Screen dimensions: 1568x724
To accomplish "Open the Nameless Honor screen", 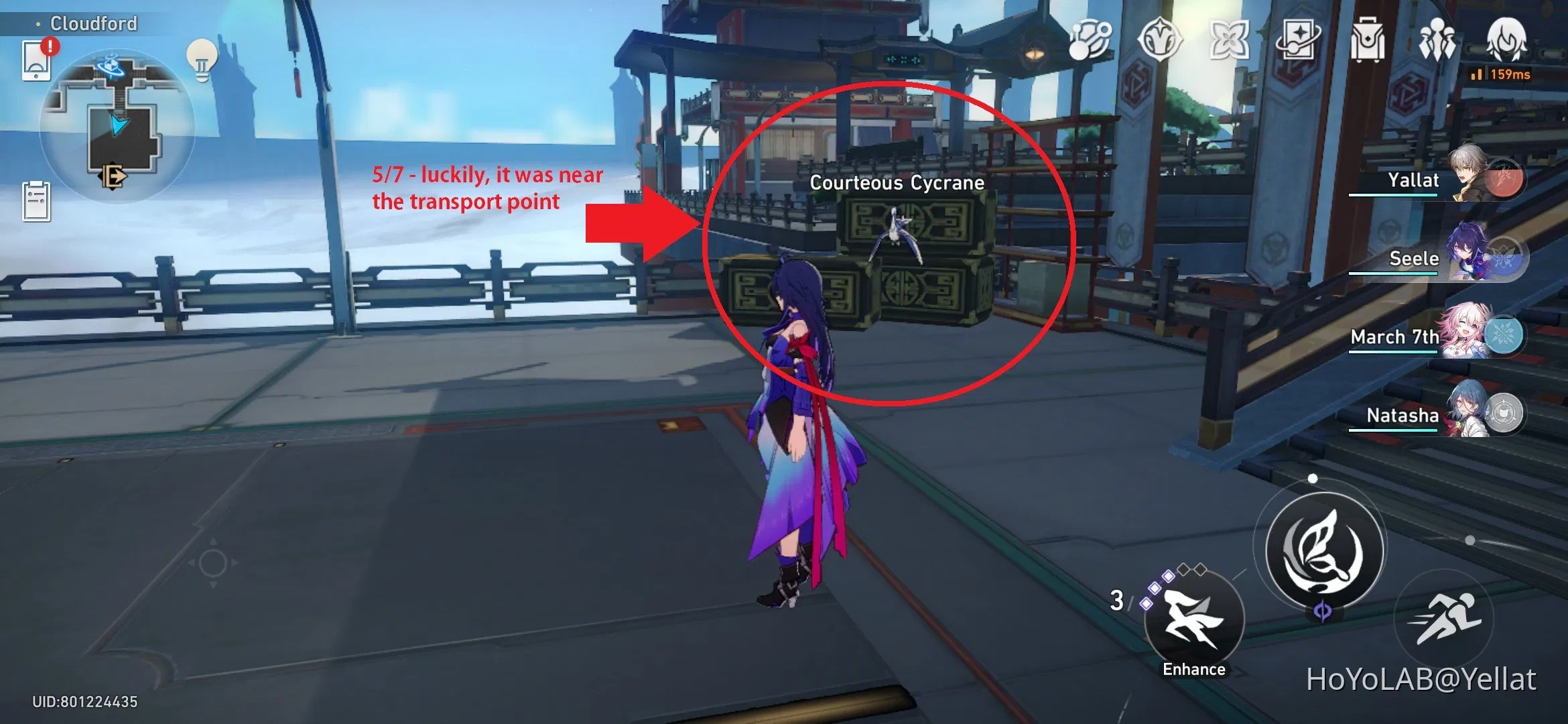I will point(1159,40).
